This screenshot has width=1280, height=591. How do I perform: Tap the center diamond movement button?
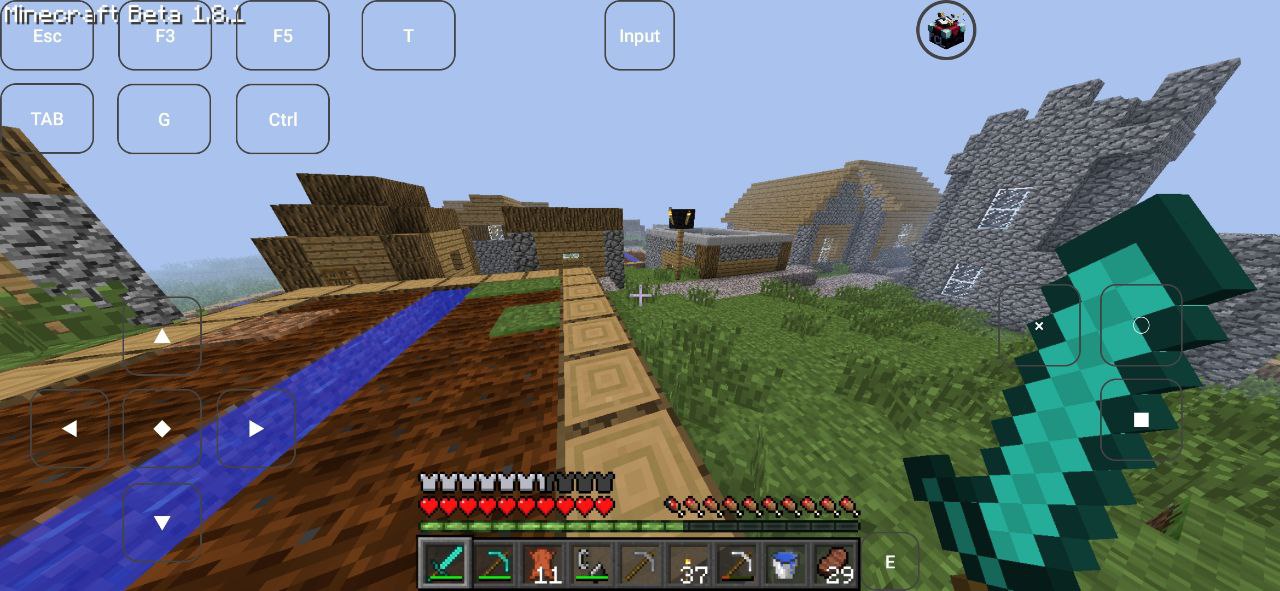pyautogui.click(x=162, y=428)
